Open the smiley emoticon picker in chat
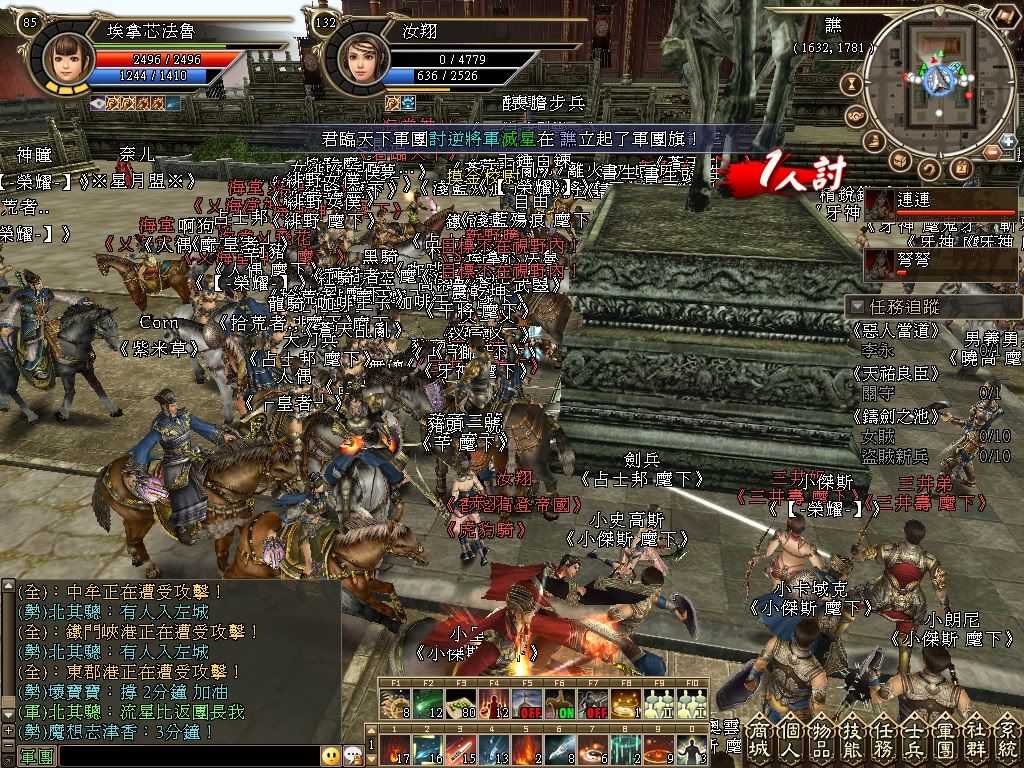The image size is (1024, 768). click(330, 755)
